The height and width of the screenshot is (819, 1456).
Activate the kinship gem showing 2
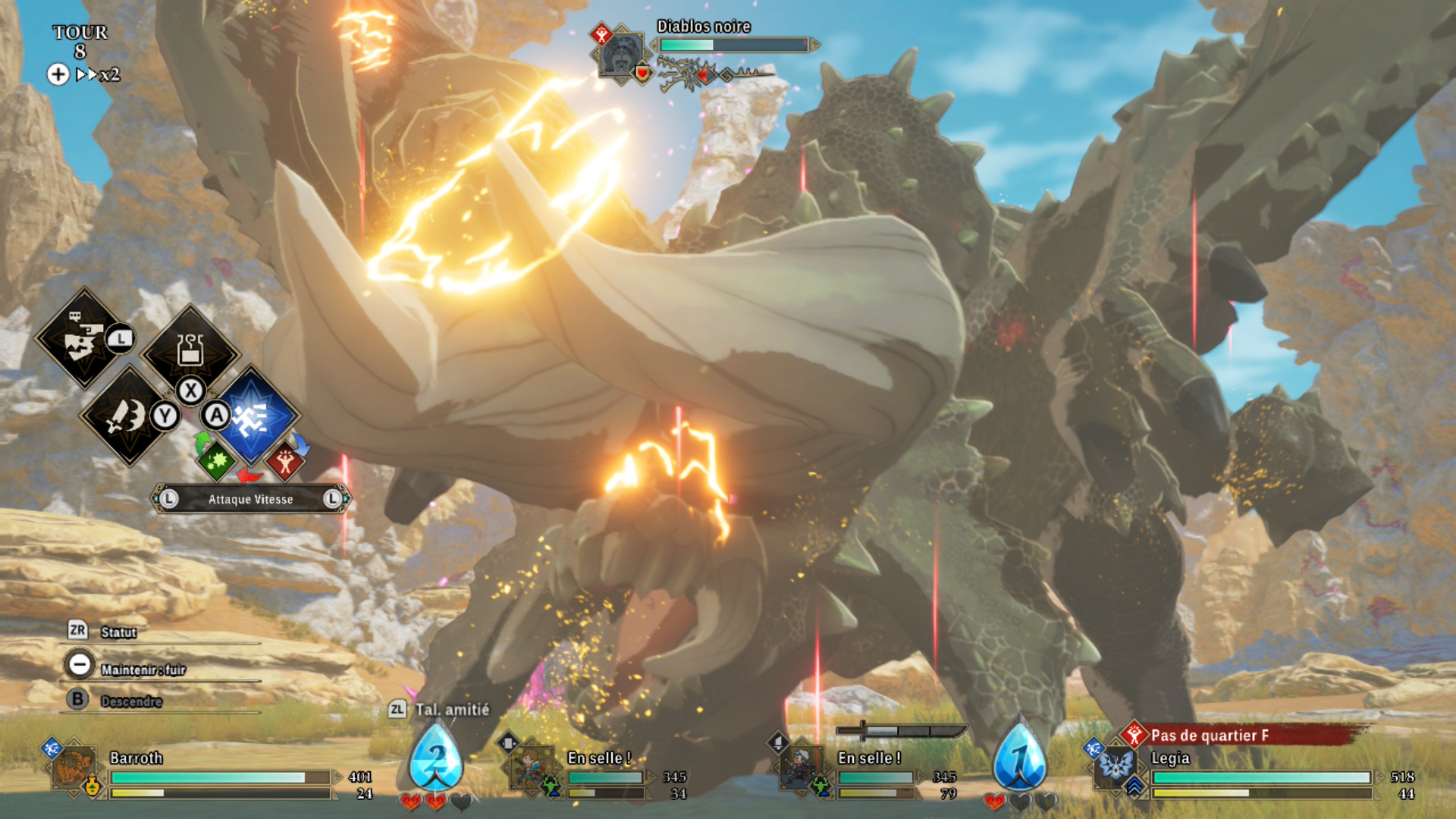tap(435, 758)
